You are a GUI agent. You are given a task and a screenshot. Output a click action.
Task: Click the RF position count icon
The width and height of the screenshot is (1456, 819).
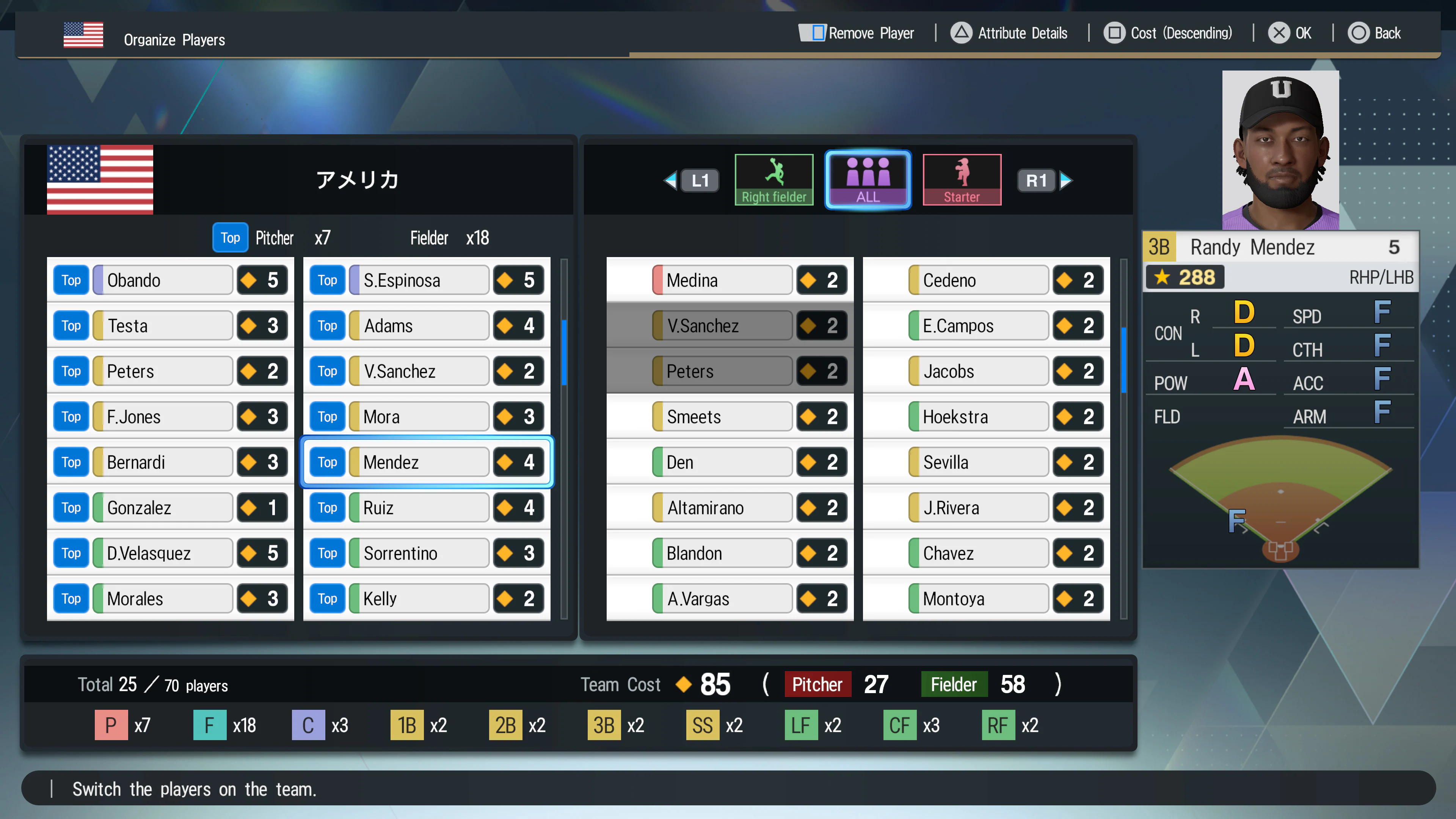pos(998,725)
